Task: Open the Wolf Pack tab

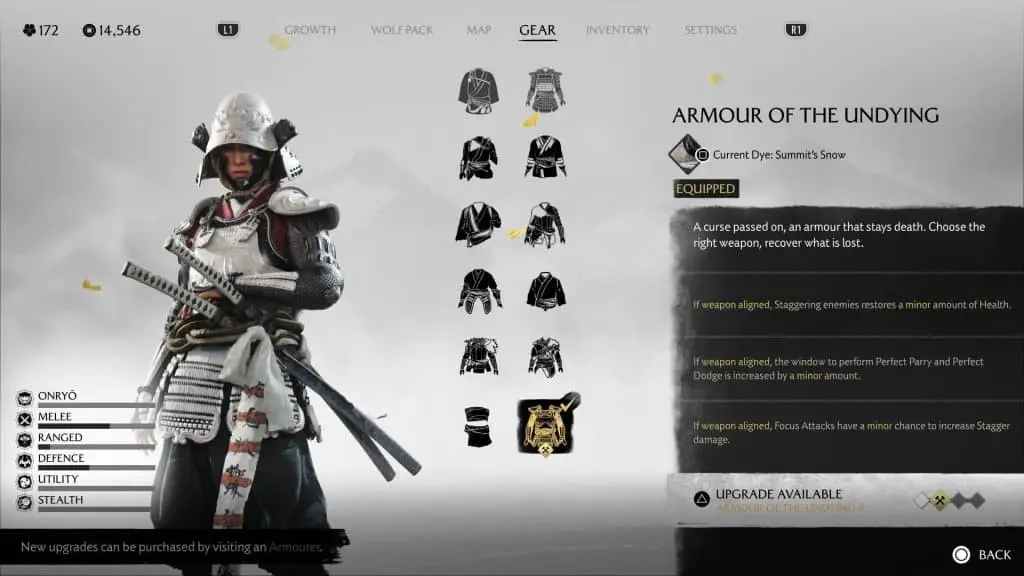Action: (402, 30)
